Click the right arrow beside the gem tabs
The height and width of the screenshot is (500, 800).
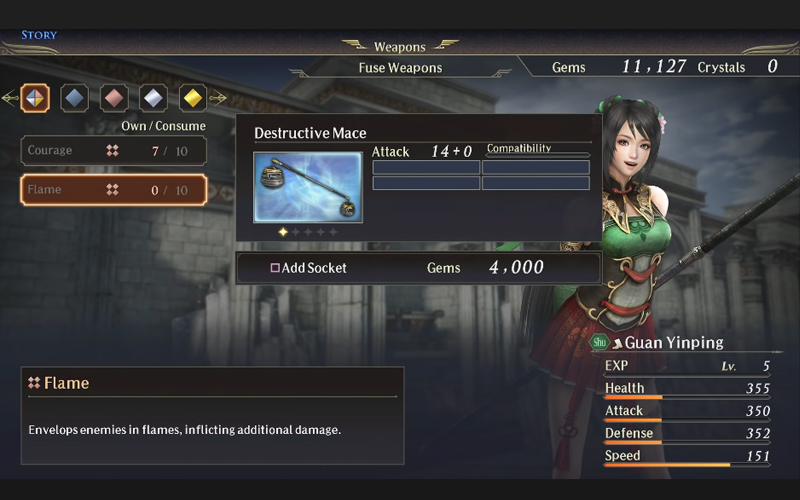pyautogui.click(x=218, y=98)
